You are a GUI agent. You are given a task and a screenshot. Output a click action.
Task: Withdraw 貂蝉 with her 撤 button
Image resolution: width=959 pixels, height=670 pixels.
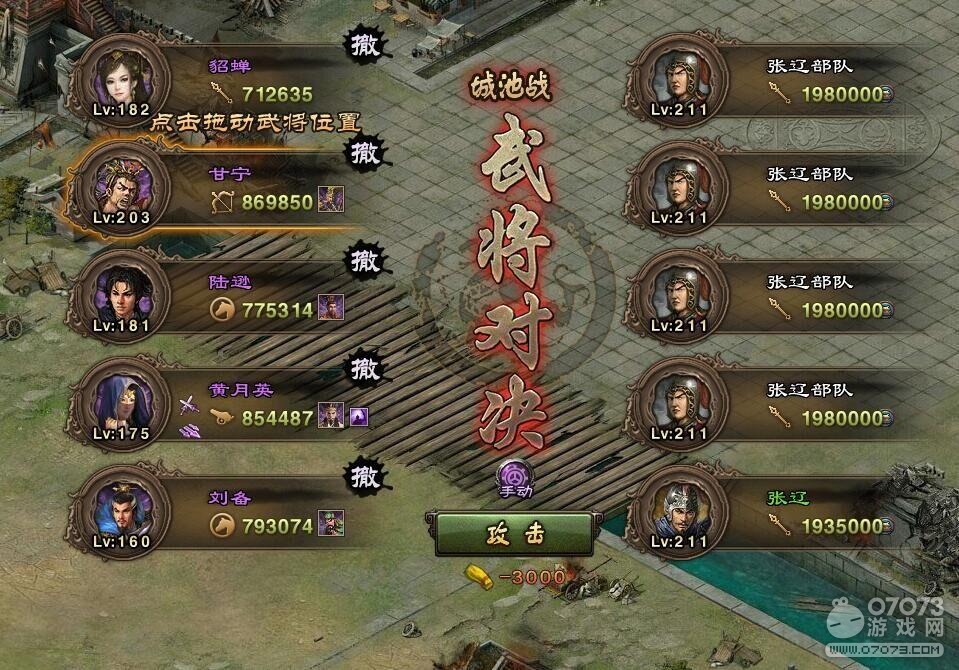coord(364,44)
